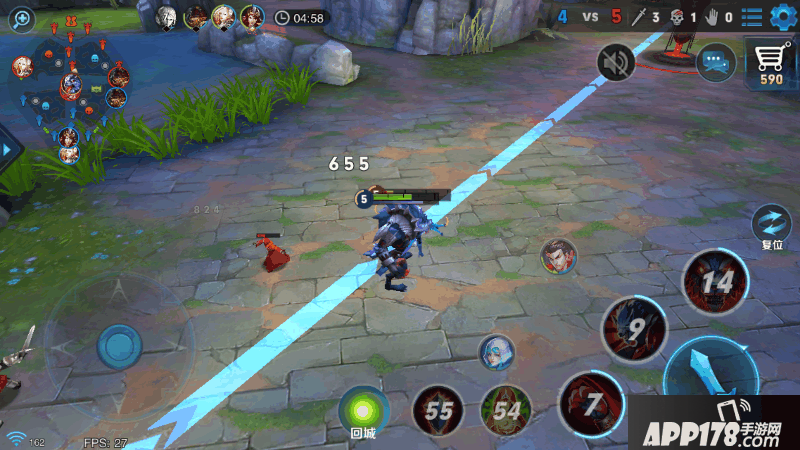
Task: Use the 回城 recall button
Action: point(363,410)
